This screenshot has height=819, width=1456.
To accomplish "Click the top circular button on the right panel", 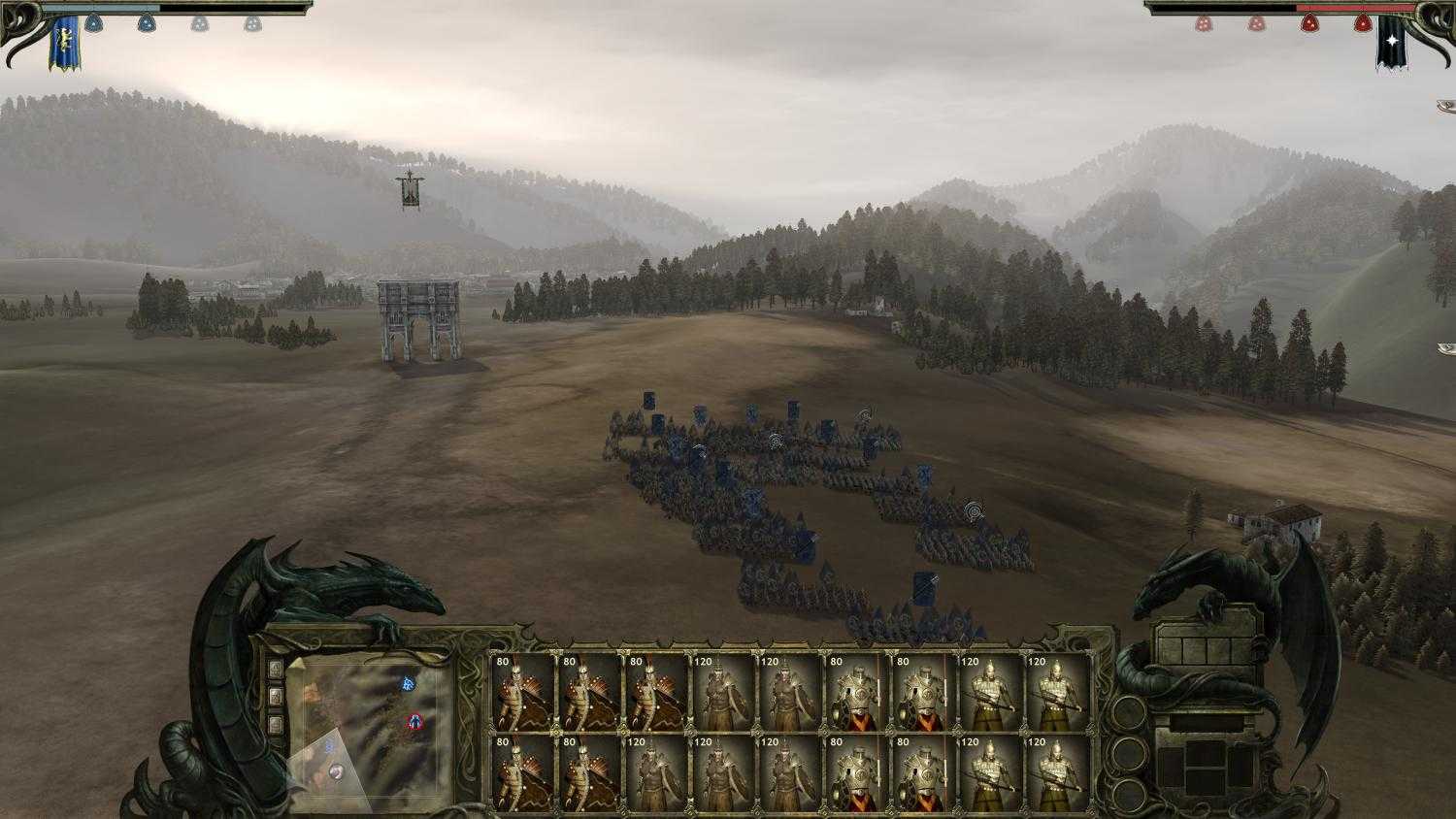I will click(1129, 711).
